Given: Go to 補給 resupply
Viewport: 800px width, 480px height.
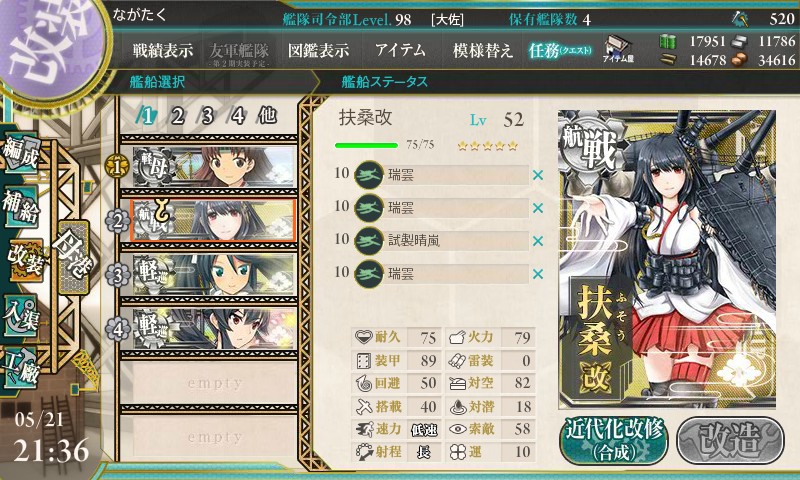Looking at the screenshot, I should pyautogui.click(x=22, y=203).
